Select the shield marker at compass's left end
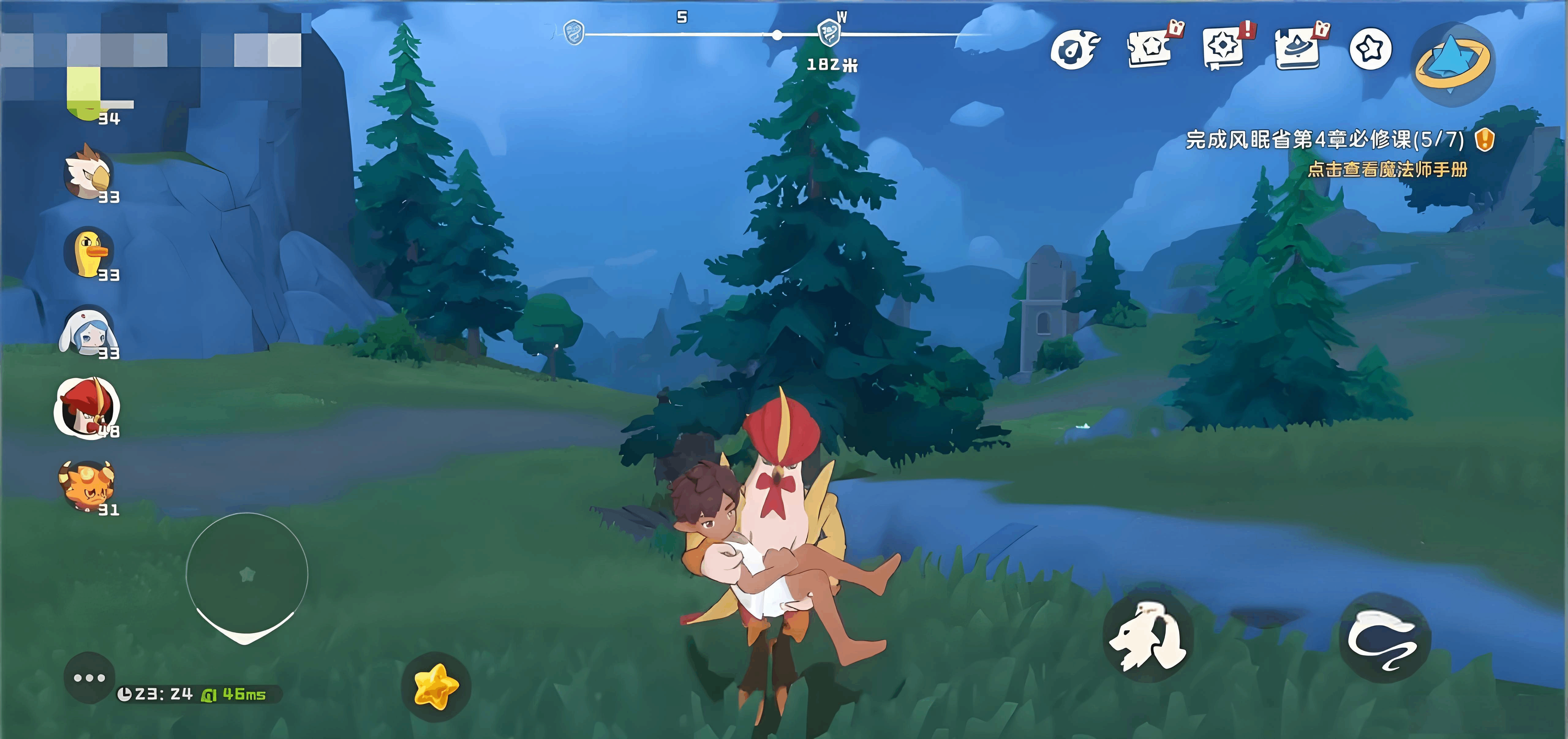 (573, 32)
